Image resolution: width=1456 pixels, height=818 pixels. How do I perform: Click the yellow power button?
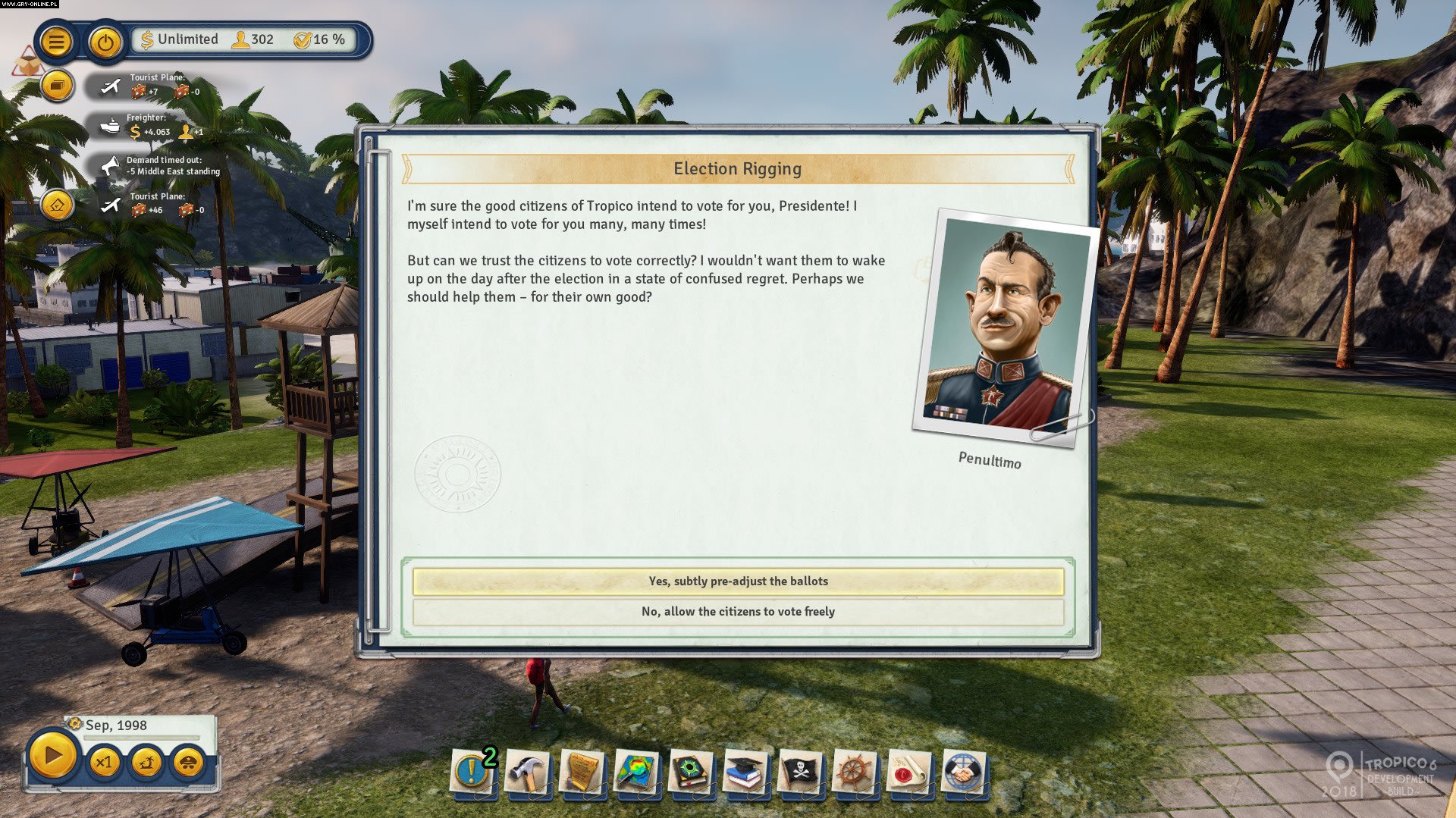click(105, 42)
